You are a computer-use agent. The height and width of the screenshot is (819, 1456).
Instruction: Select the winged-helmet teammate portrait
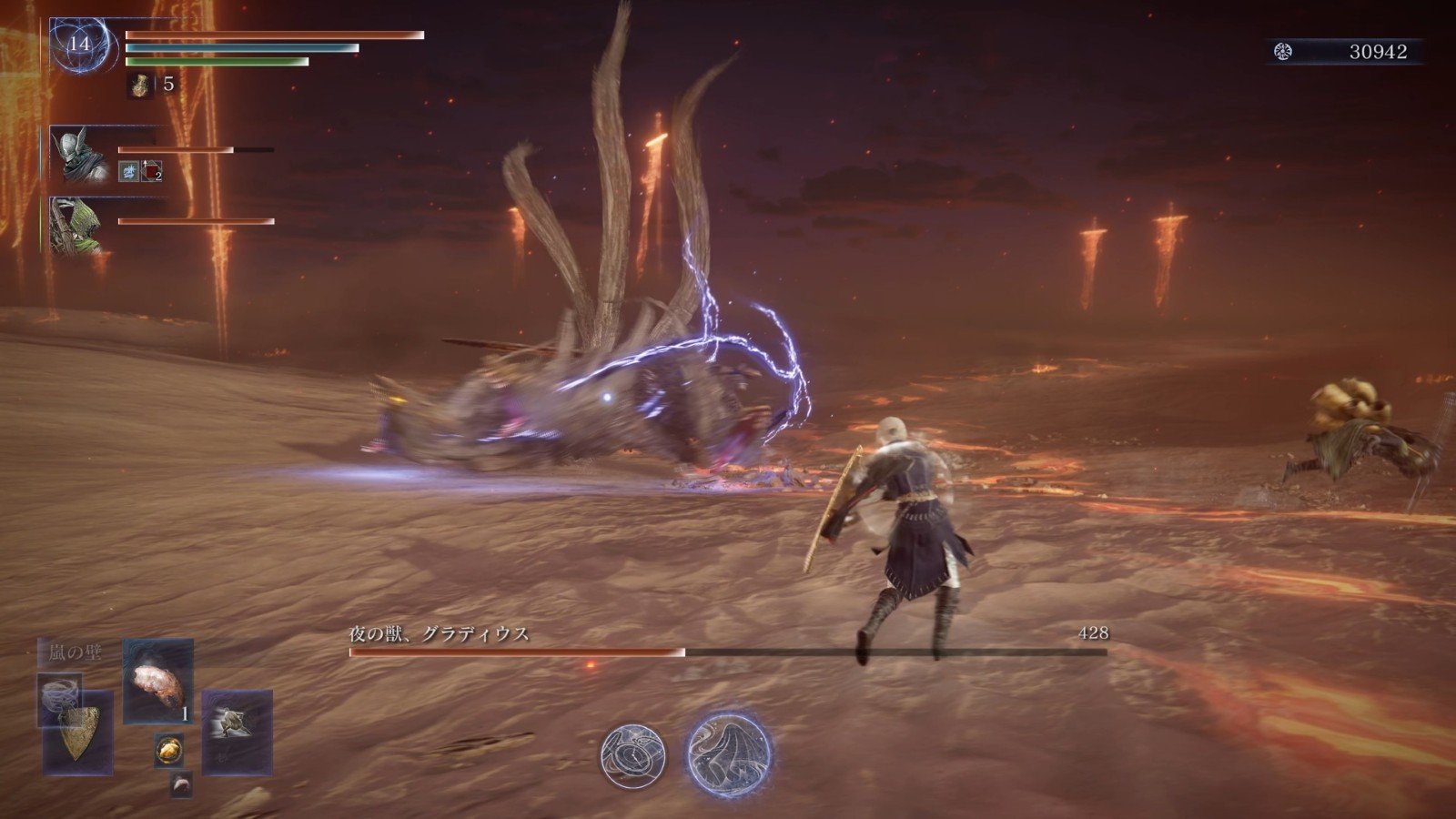pyautogui.click(x=75, y=155)
